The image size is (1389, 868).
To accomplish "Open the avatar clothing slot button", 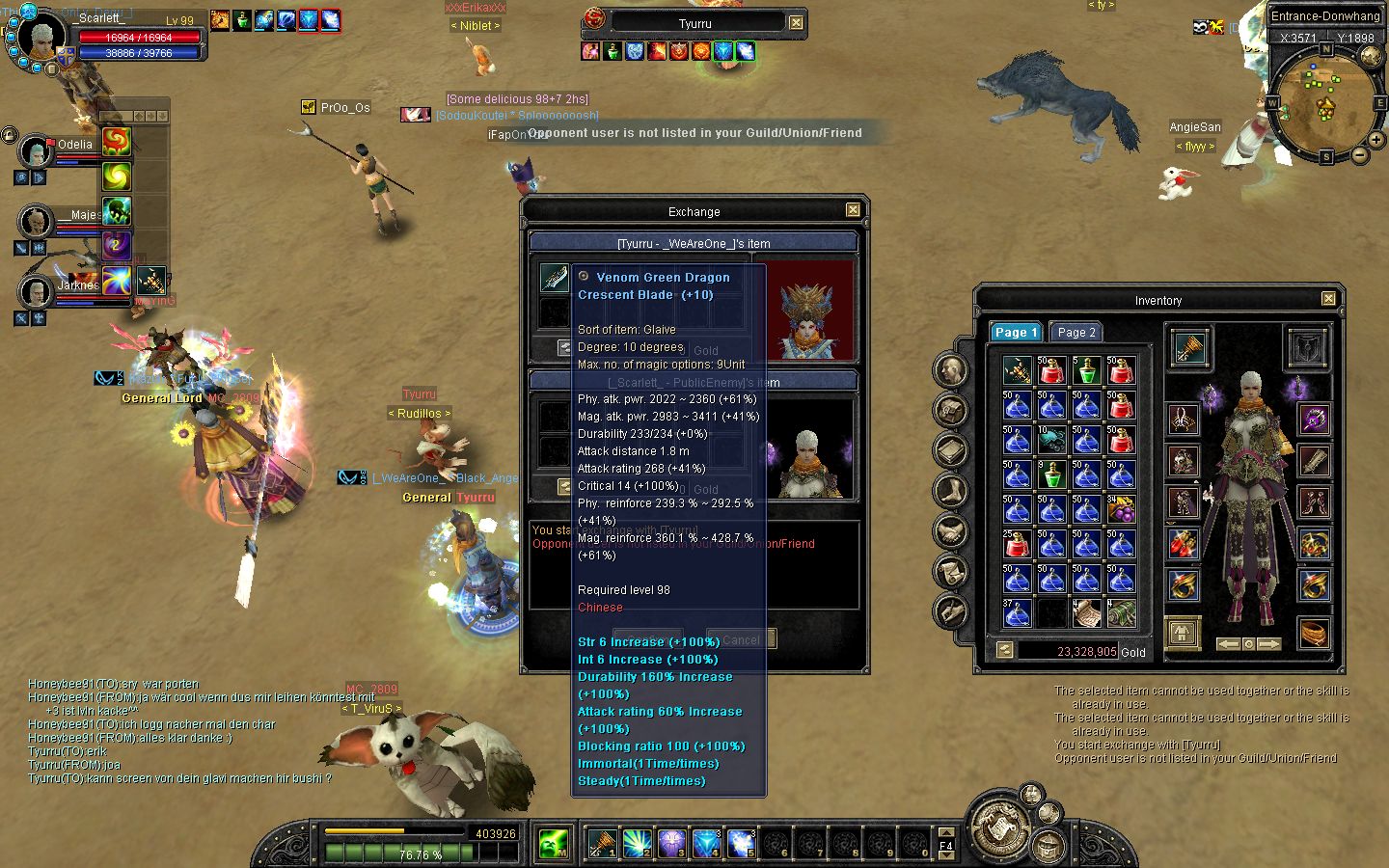I will click(1182, 634).
